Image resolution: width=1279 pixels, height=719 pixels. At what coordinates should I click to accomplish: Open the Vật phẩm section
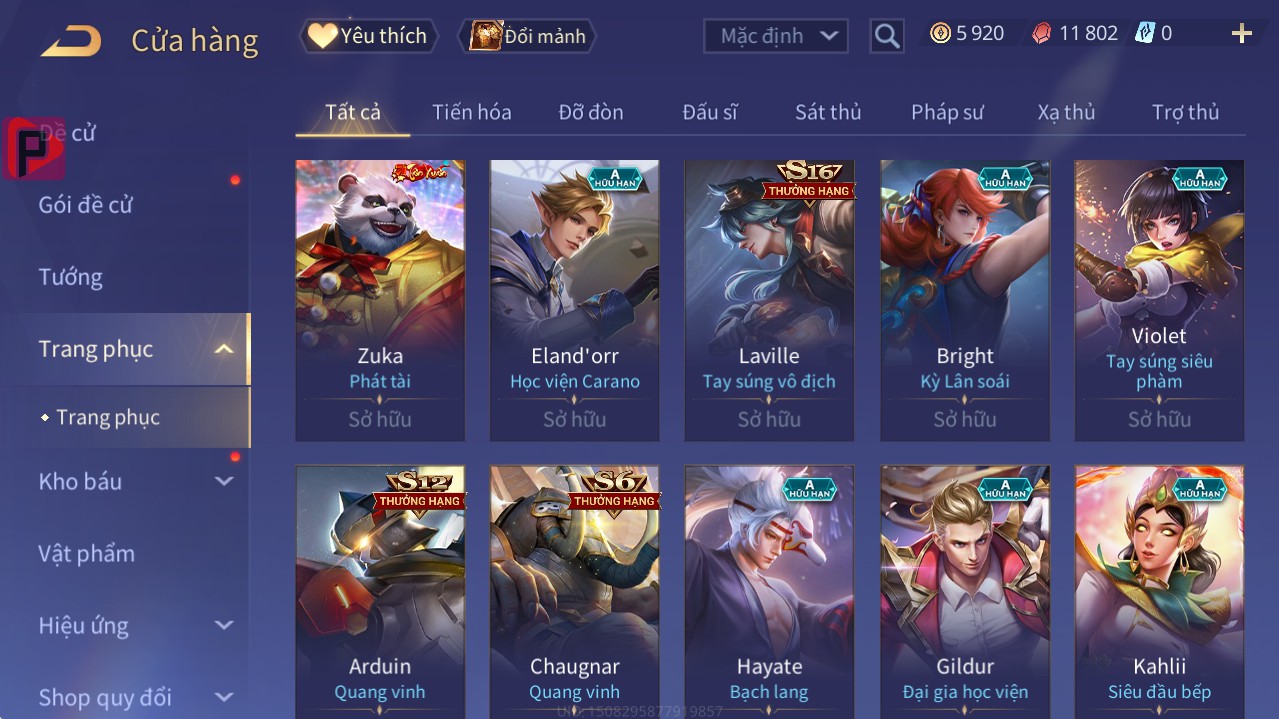pyautogui.click(x=87, y=554)
